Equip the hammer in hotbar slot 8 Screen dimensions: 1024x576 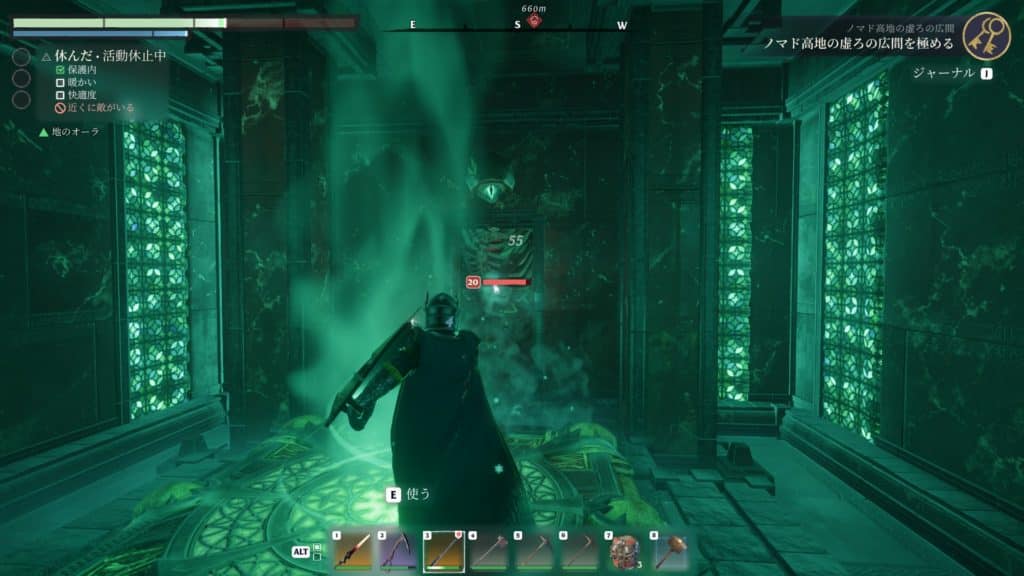coord(672,551)
